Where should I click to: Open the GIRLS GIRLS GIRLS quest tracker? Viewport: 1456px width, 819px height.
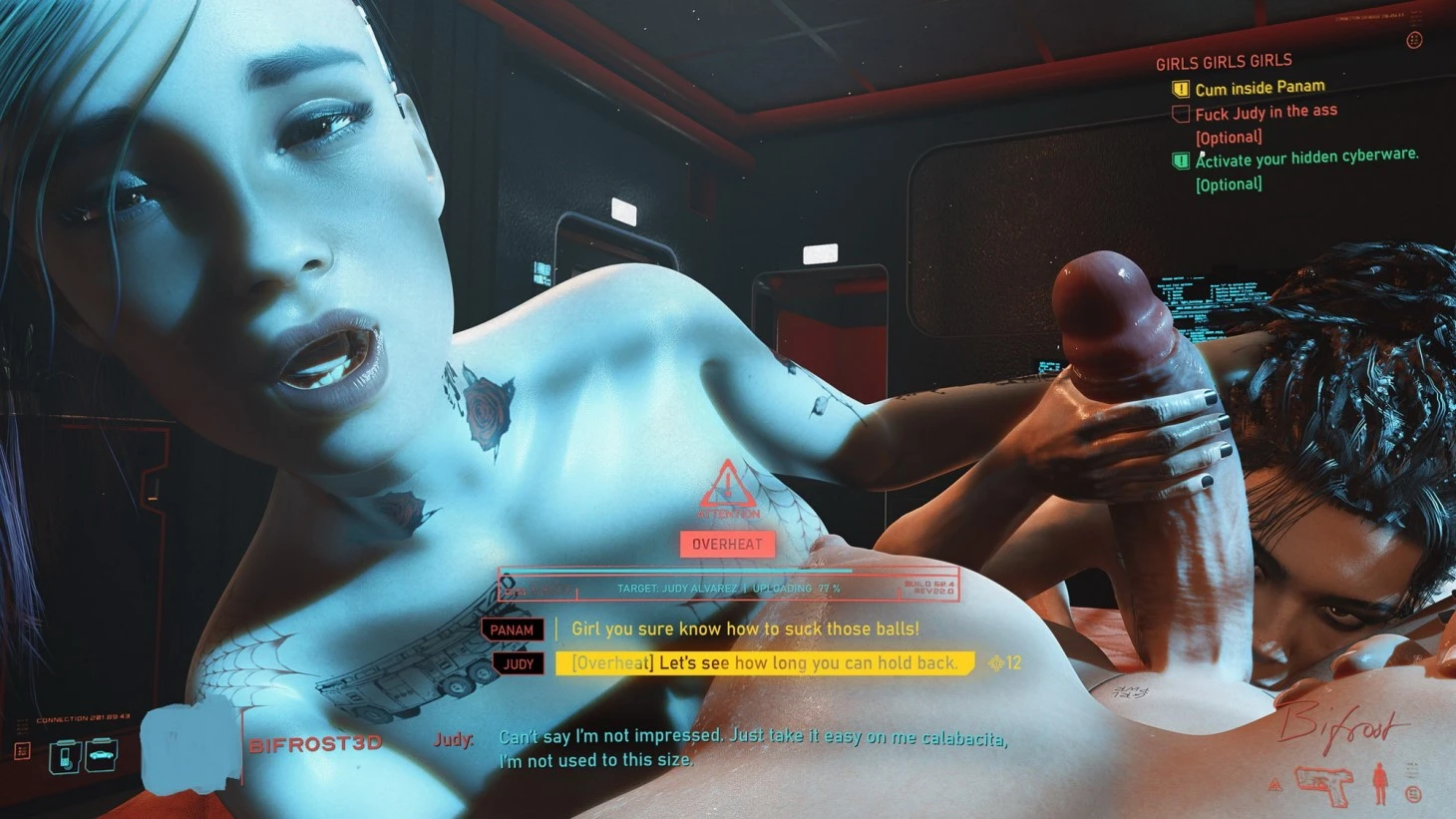(x=1224, y=62)
